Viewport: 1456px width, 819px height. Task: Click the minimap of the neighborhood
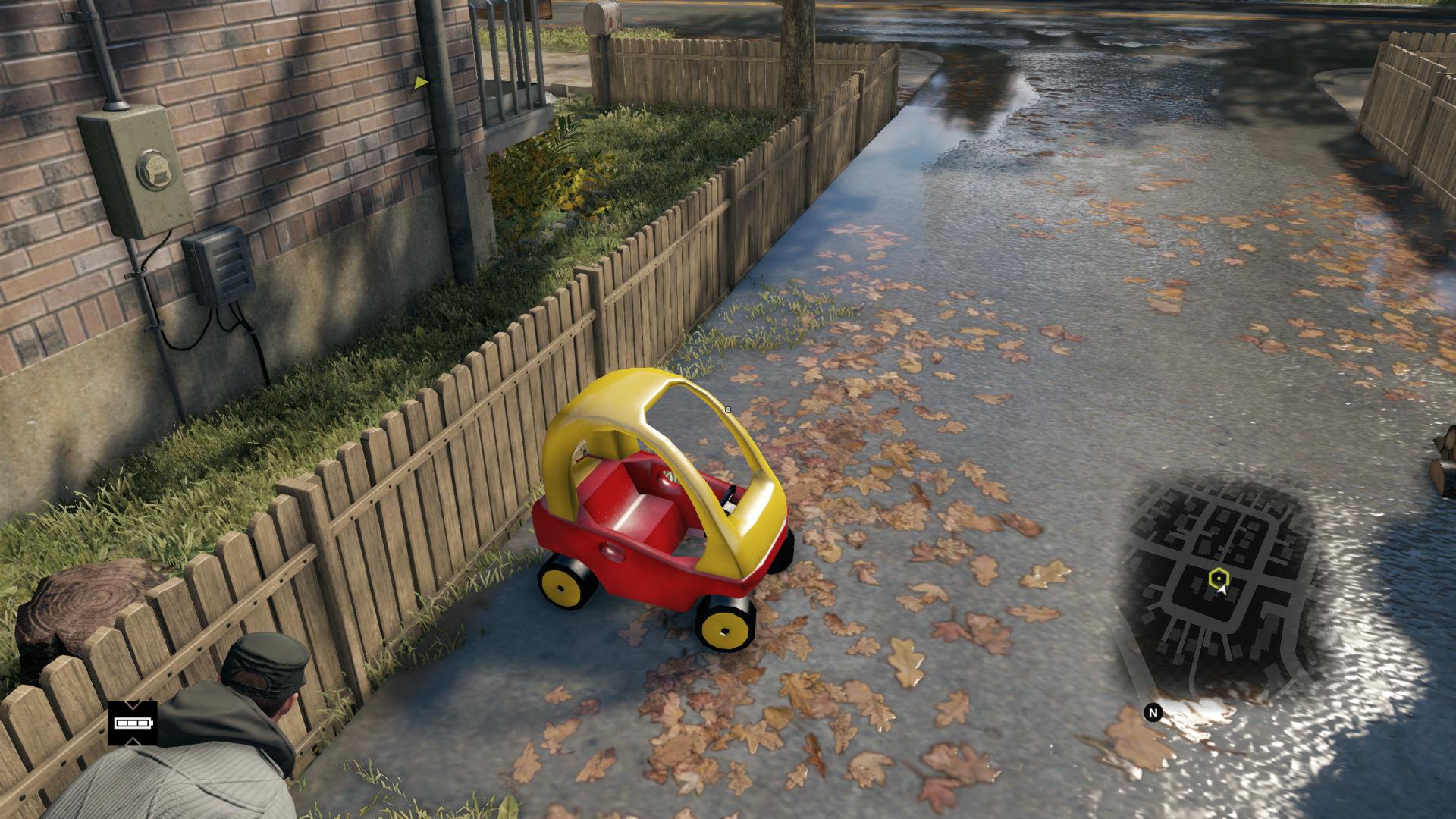tap(1221, 584)
